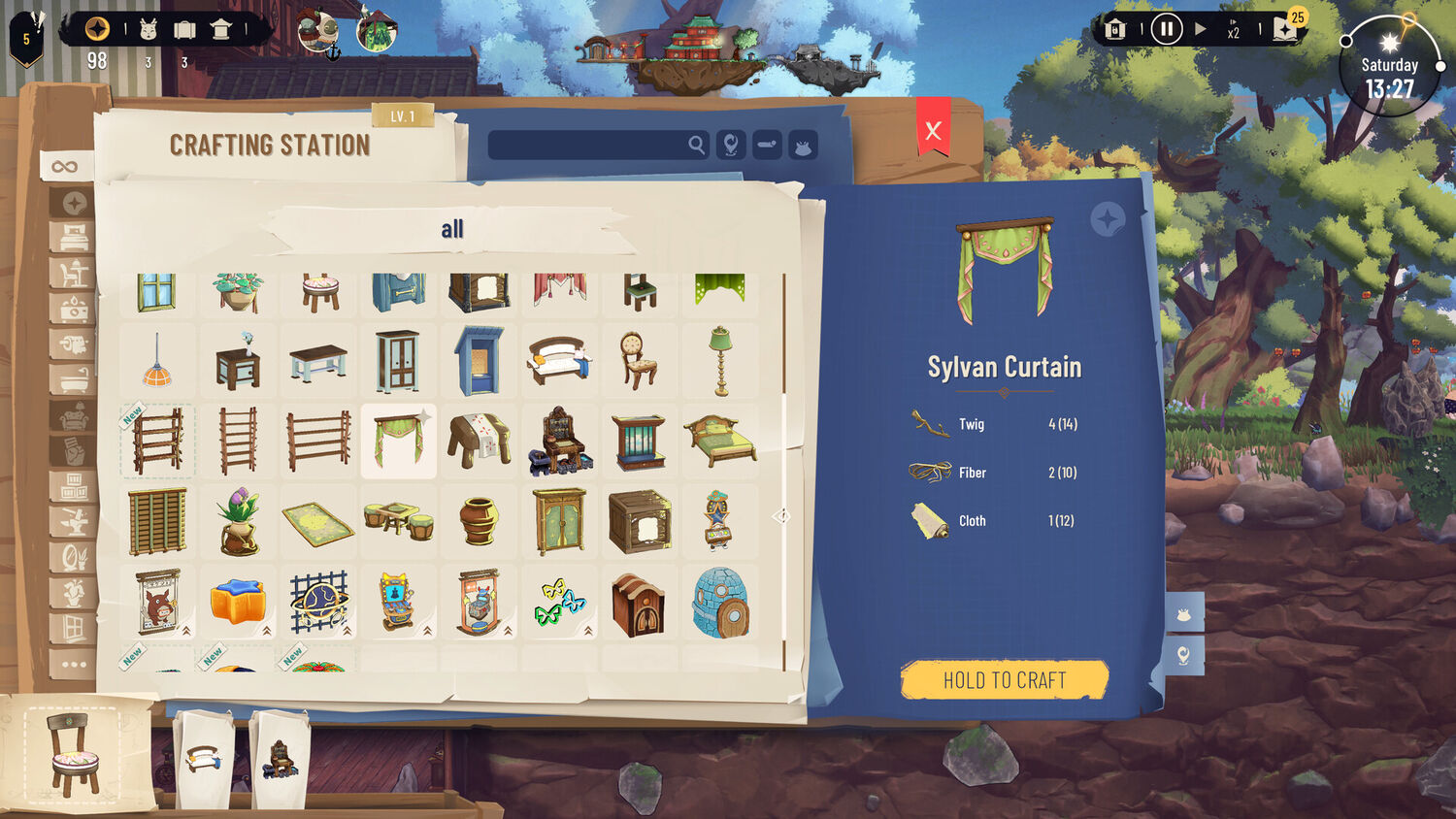Select the Sylvan Curtain recipe tile
The height and width of the screenshot is (819, 1456).
[399, 442]
